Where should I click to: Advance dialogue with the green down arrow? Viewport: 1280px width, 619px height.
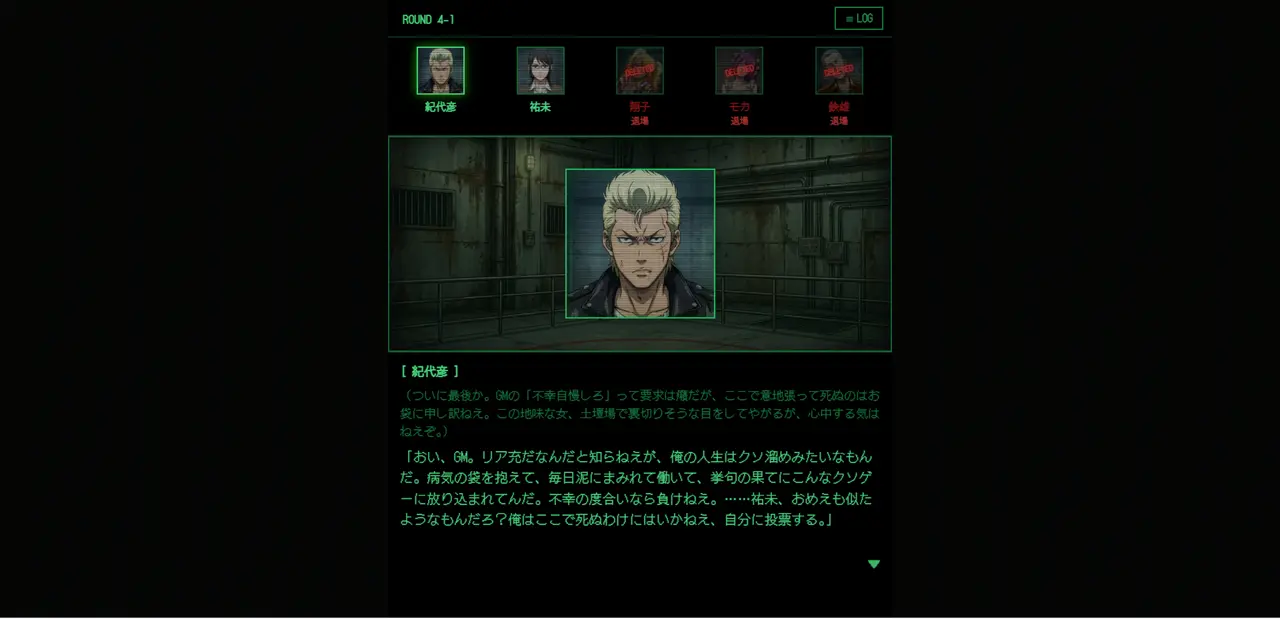[x=874, y=564]
